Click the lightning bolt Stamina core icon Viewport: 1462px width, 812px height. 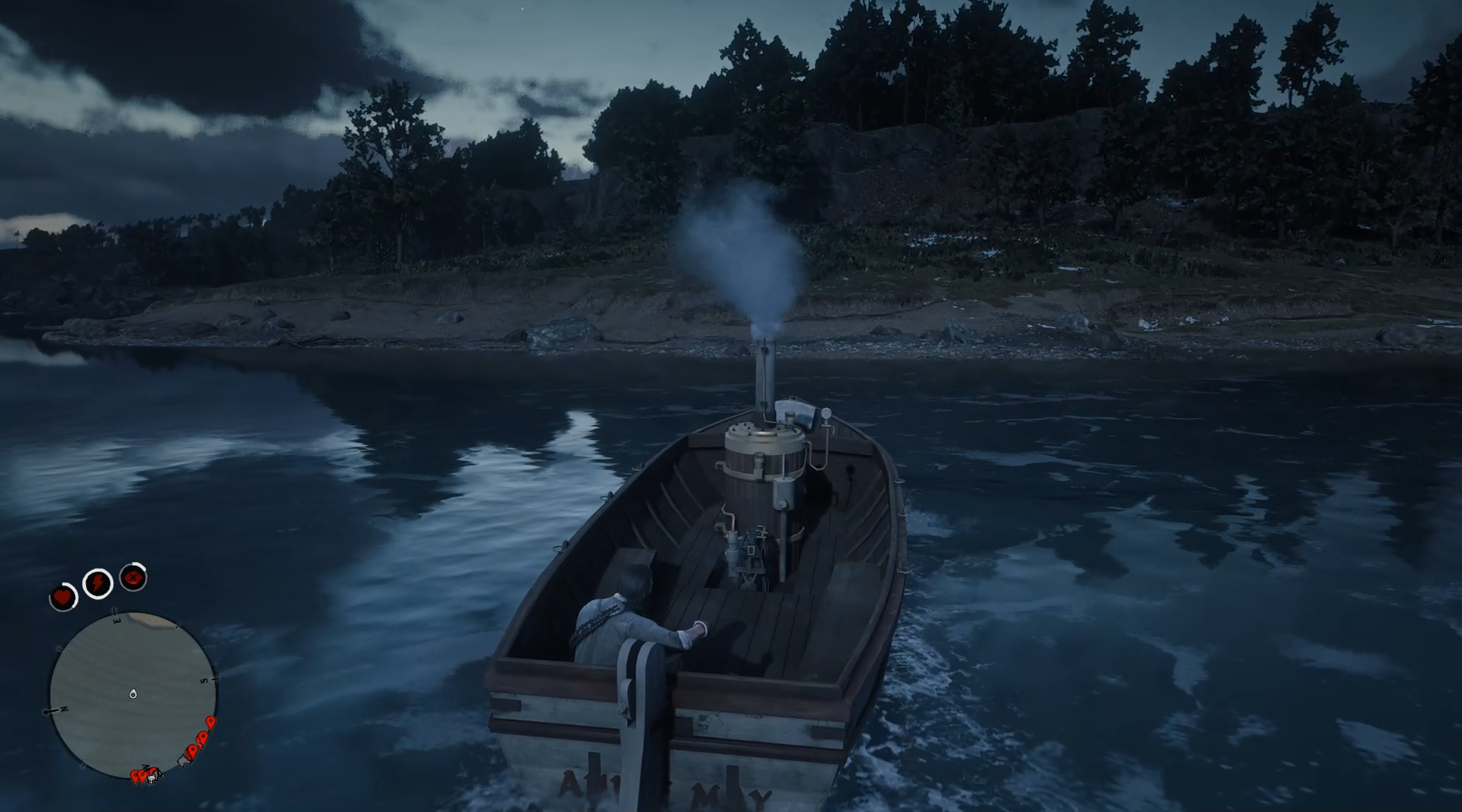97,582
